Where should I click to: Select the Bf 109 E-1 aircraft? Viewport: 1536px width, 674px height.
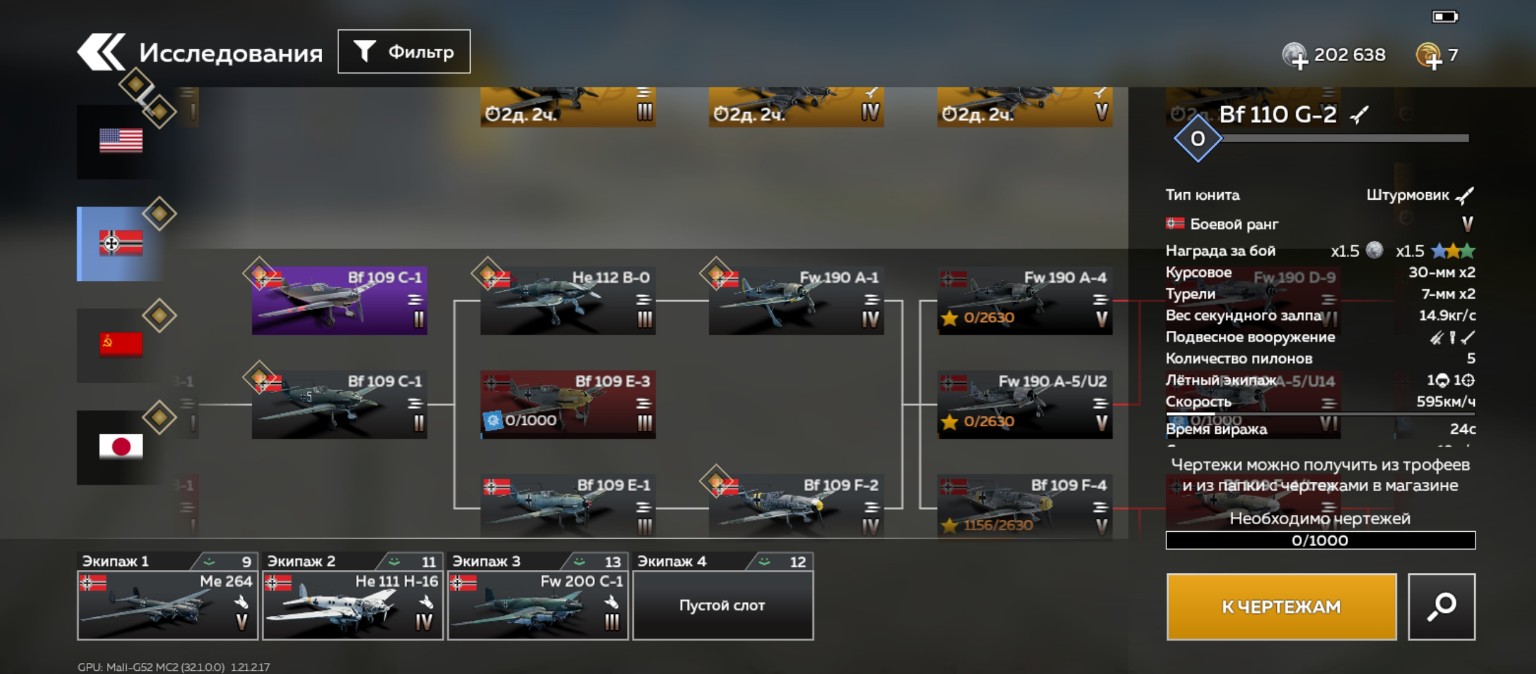coord(568,505)
